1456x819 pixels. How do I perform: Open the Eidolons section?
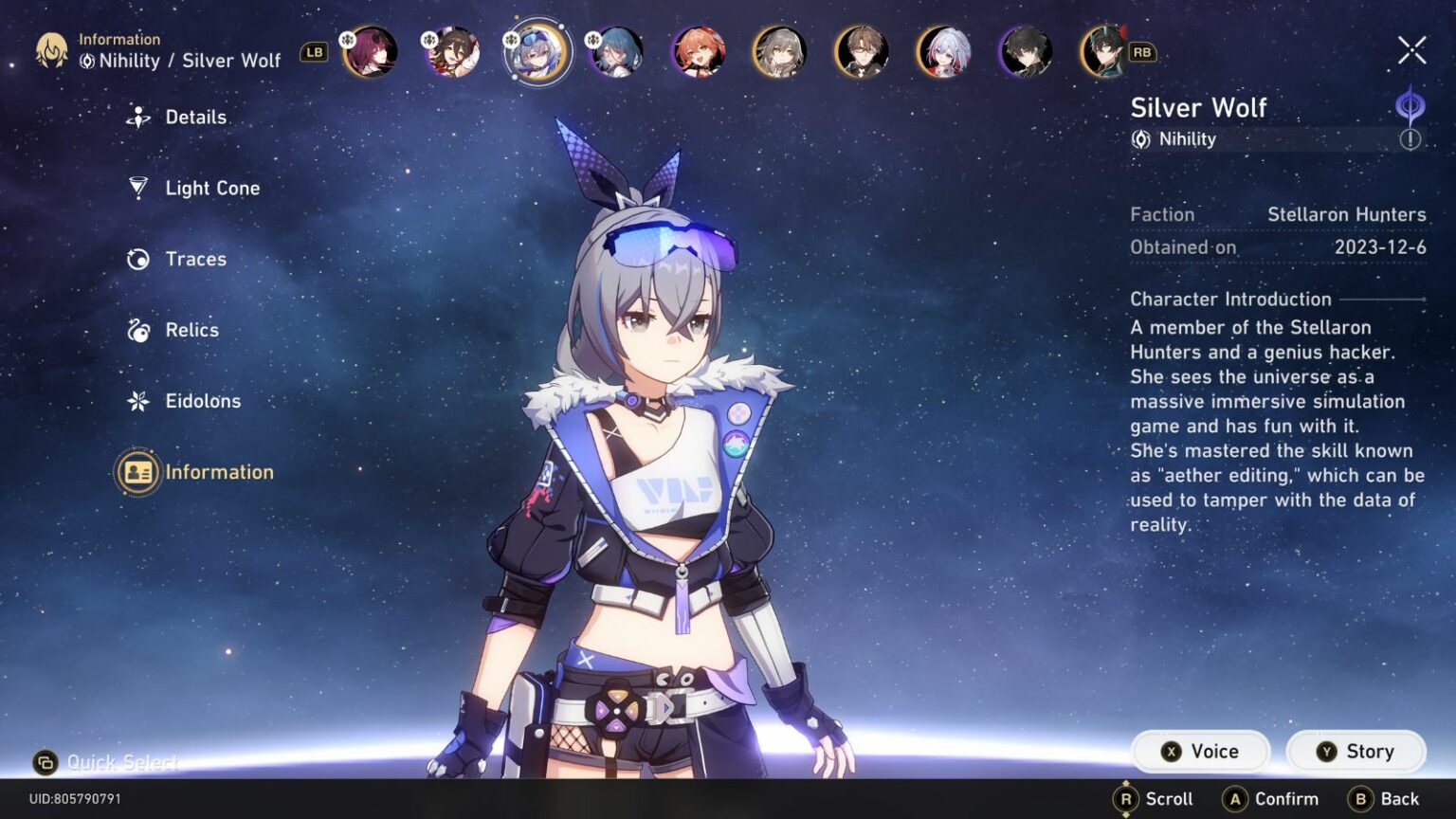pos(202,401)
